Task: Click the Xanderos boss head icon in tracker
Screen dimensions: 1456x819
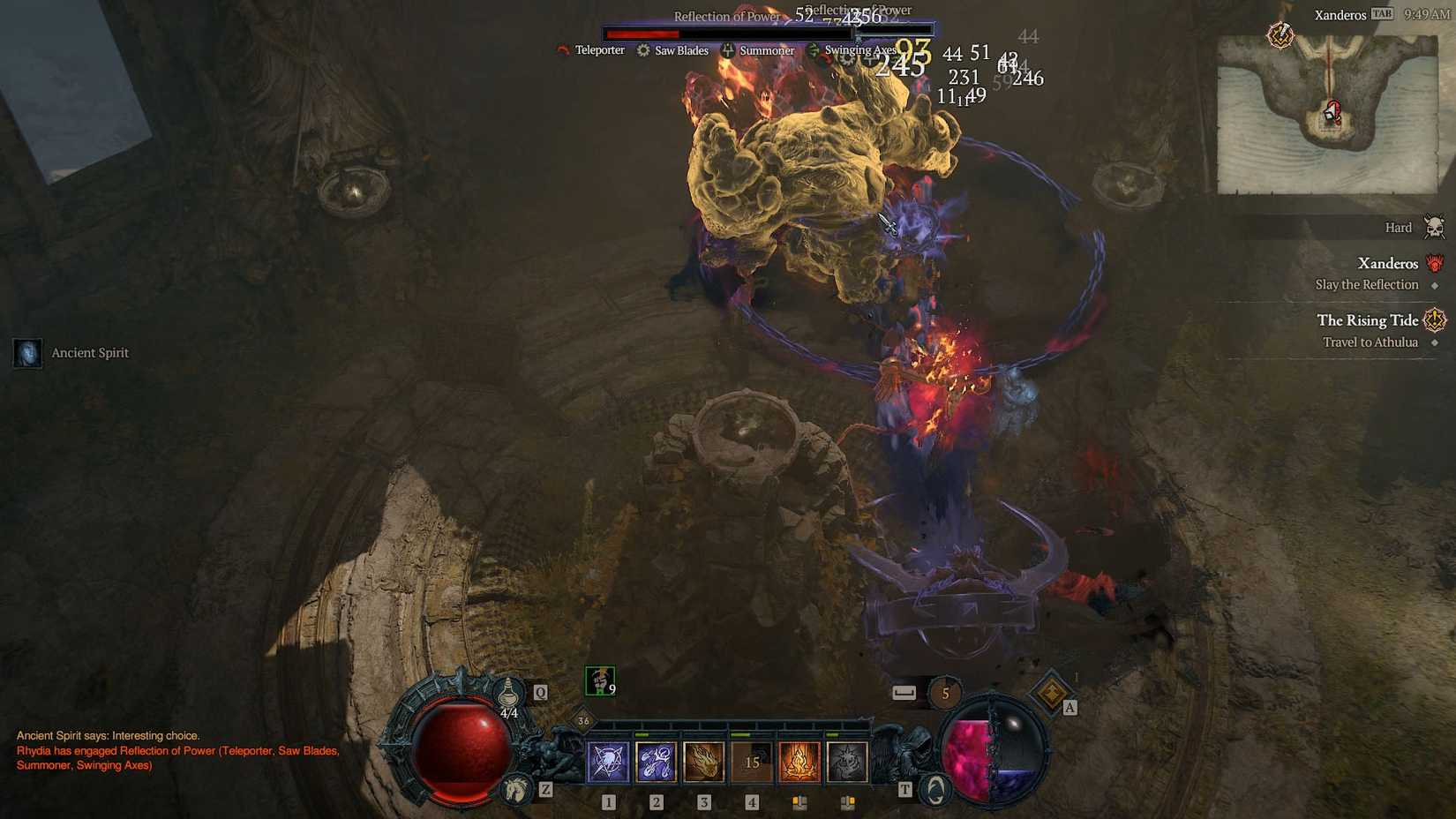Action: [x=1435, y=263]
